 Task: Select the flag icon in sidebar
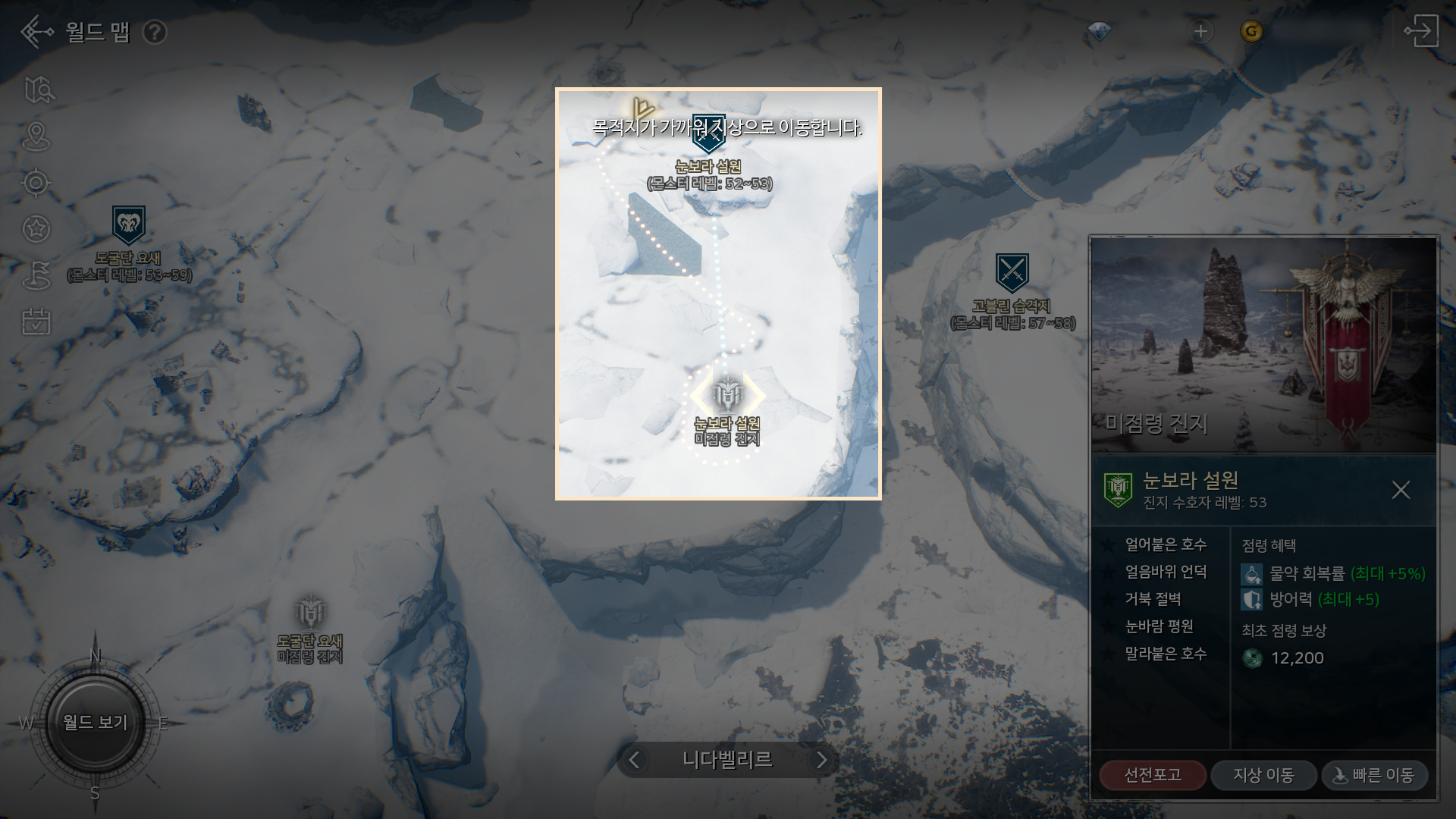coord(36,275)
